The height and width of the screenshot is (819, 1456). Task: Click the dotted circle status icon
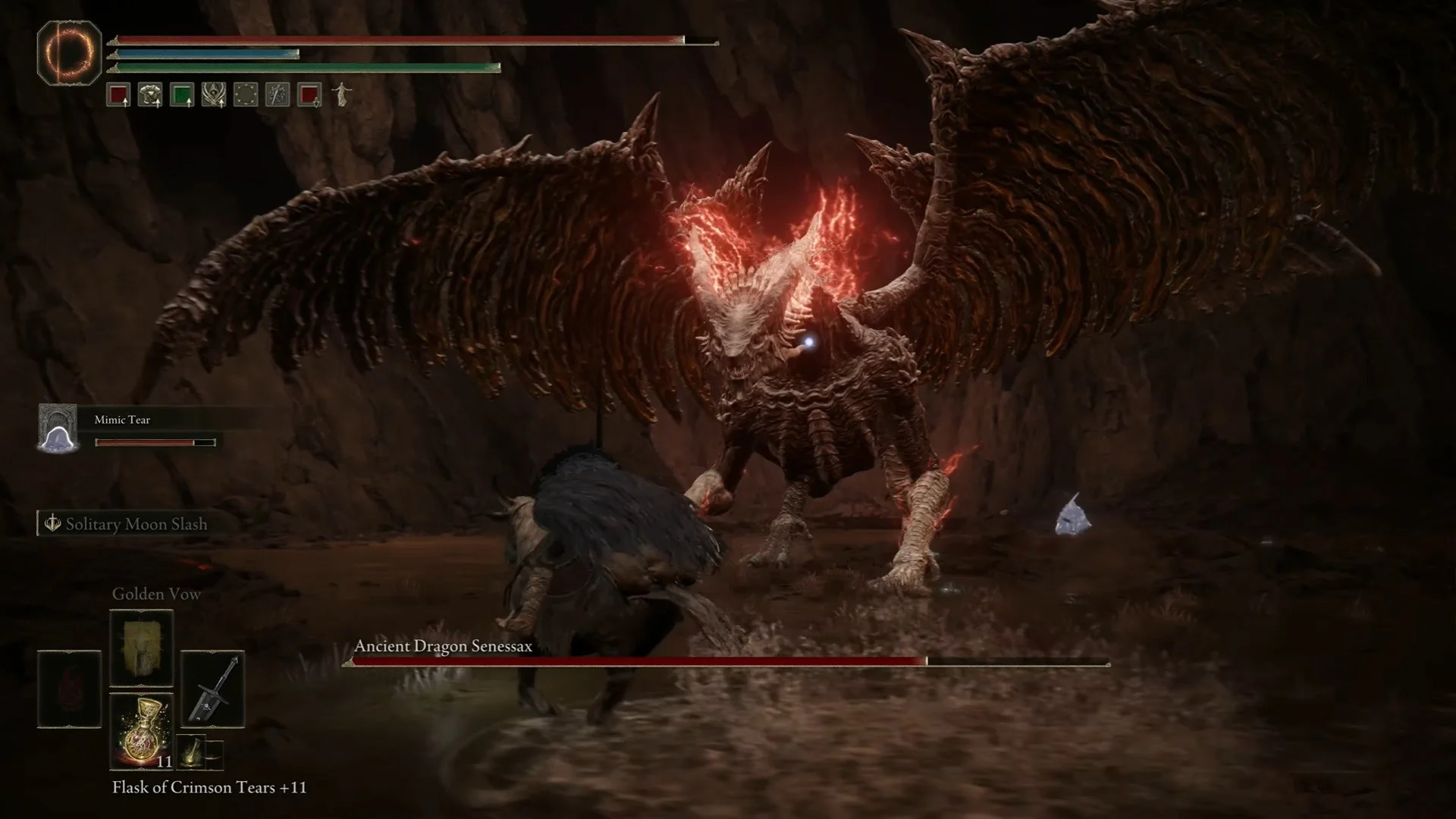(x=246, y=96)
